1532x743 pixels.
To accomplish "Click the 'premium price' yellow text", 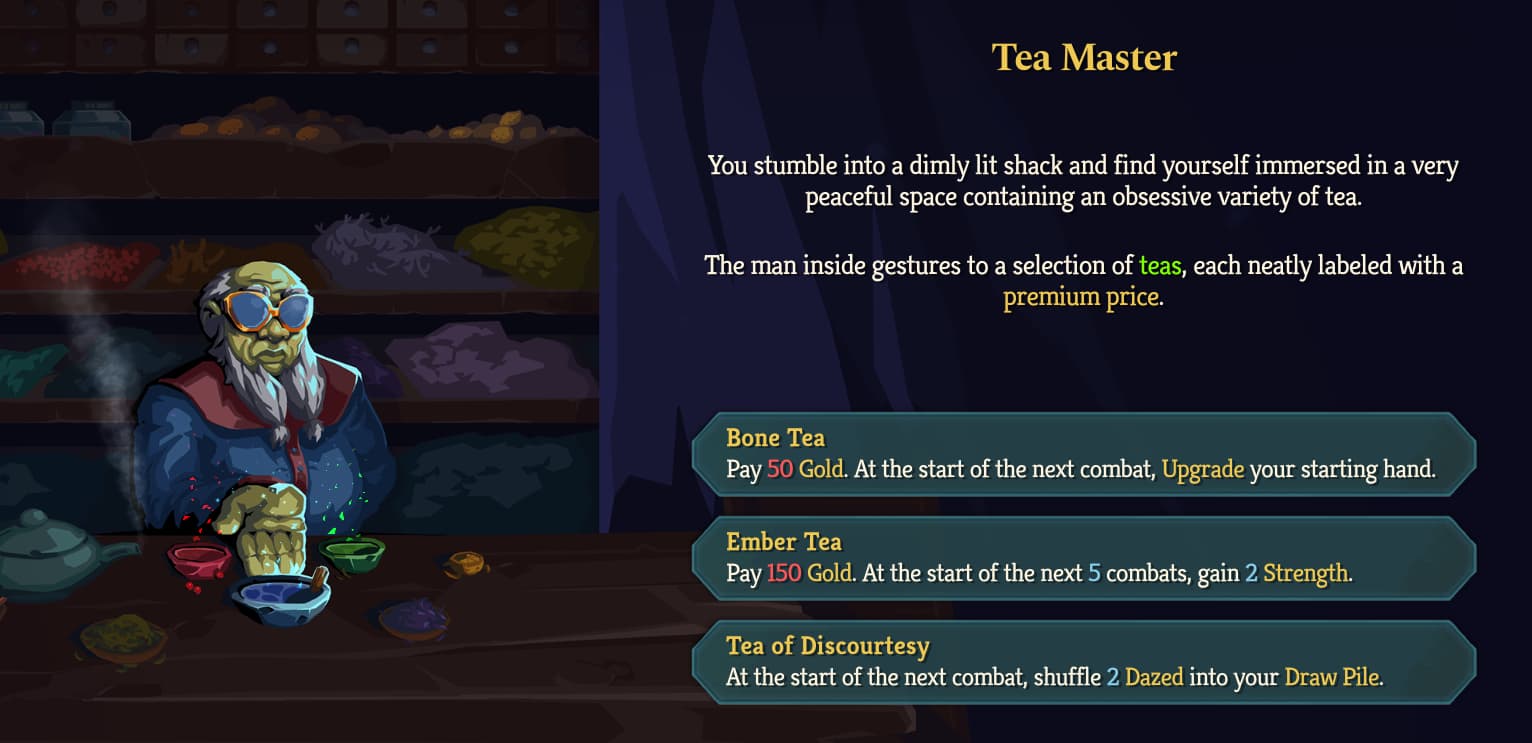I will coord(1082,296).
